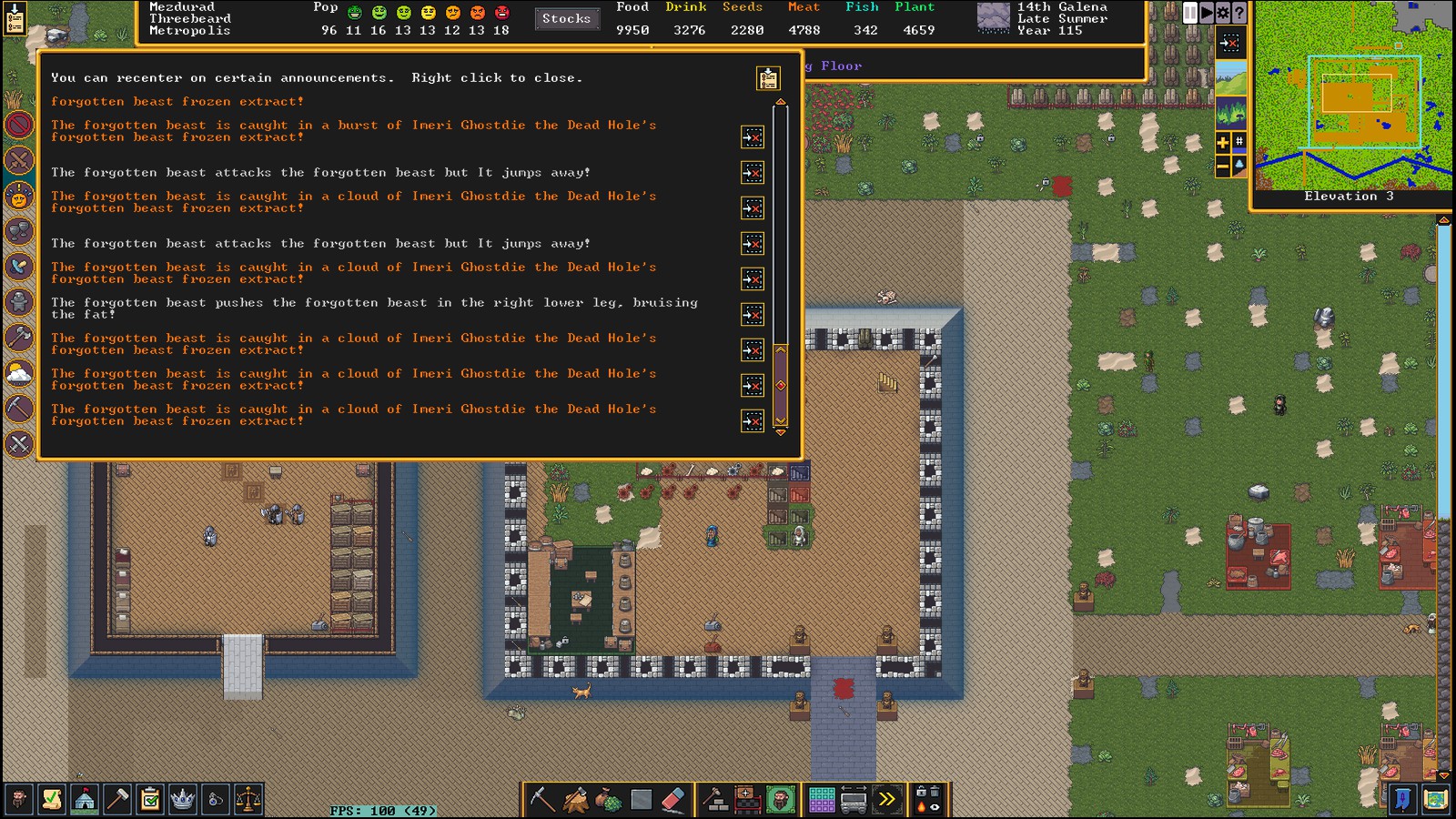Viewport: 1456px width, 819px height.
Task: Zoom in with the yellow plus button
Action: pos(1223,142)
